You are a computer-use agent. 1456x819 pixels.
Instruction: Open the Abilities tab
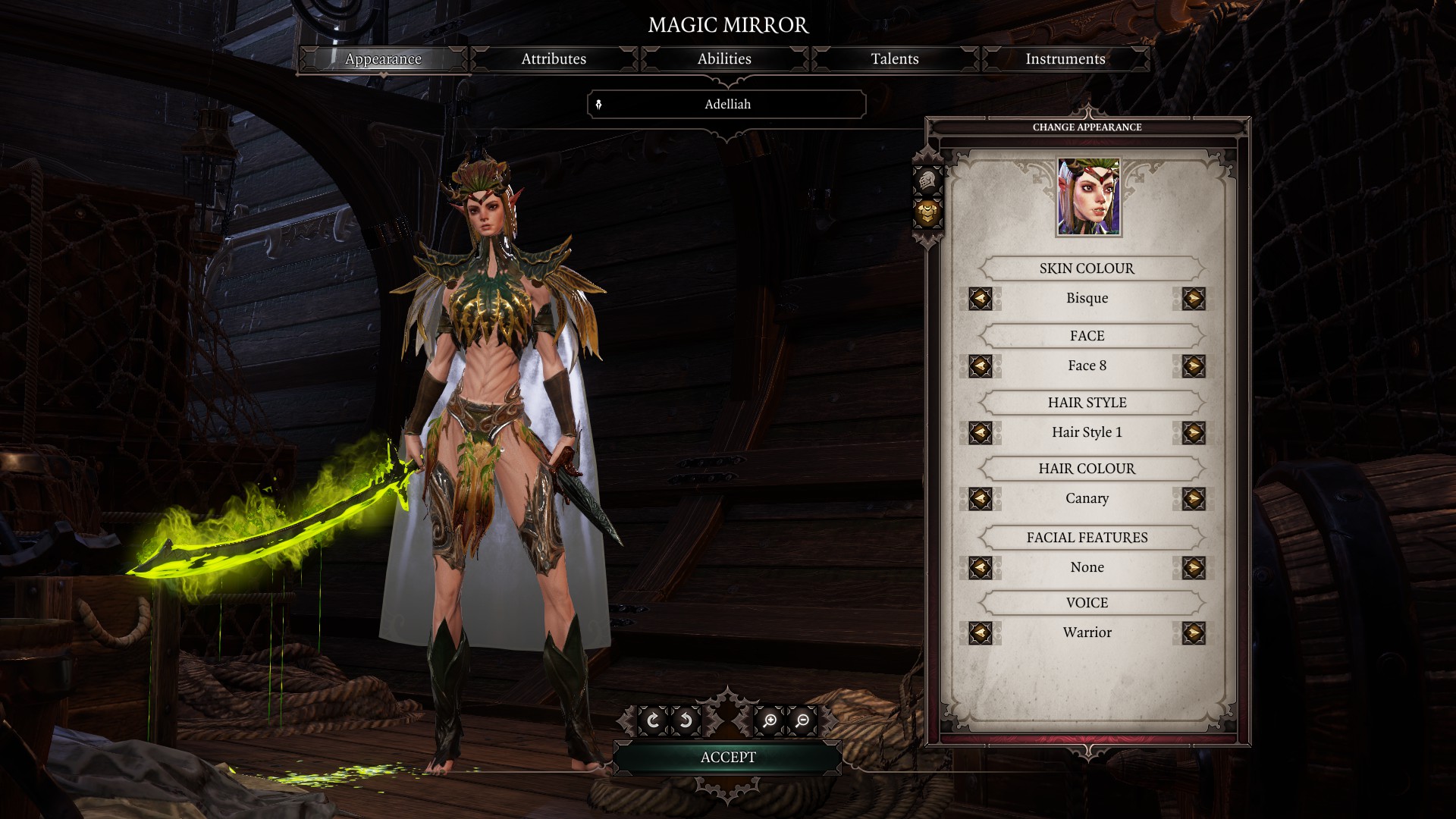tap(724, 59)
